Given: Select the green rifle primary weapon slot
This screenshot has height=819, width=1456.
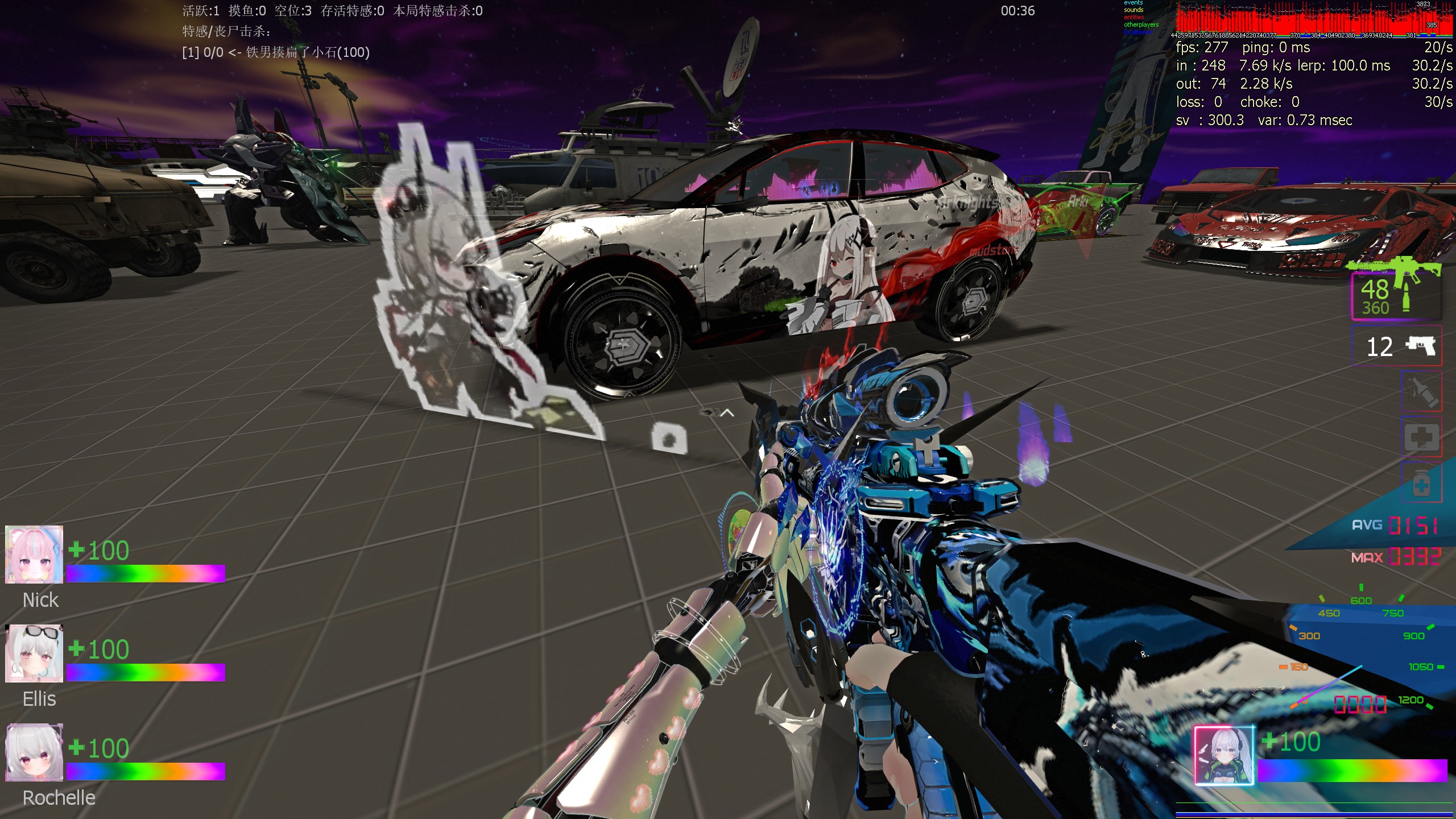Looking at the screenshot, I should point(1396,291).
